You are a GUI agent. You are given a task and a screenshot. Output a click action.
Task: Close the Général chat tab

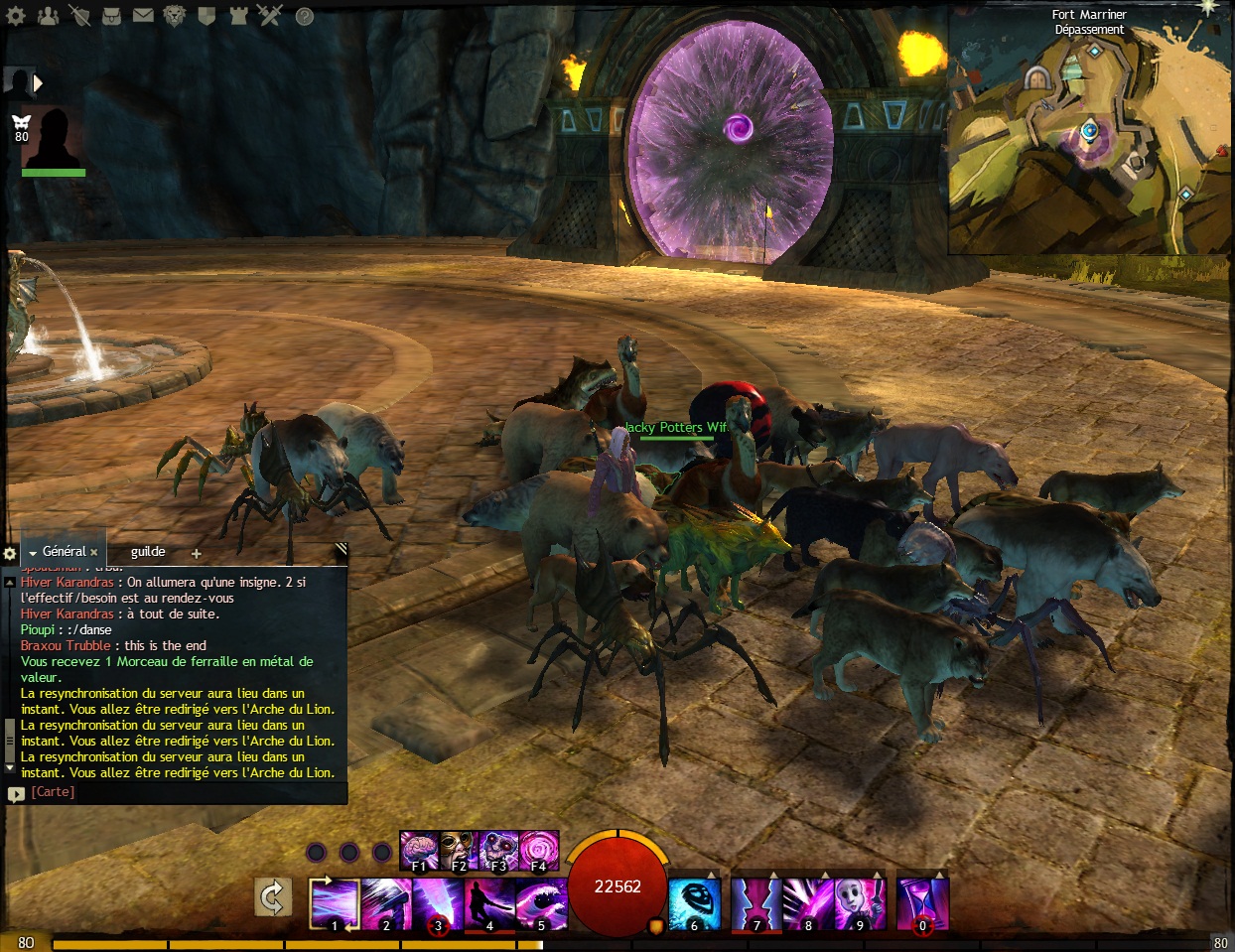(x=94, y=553)
